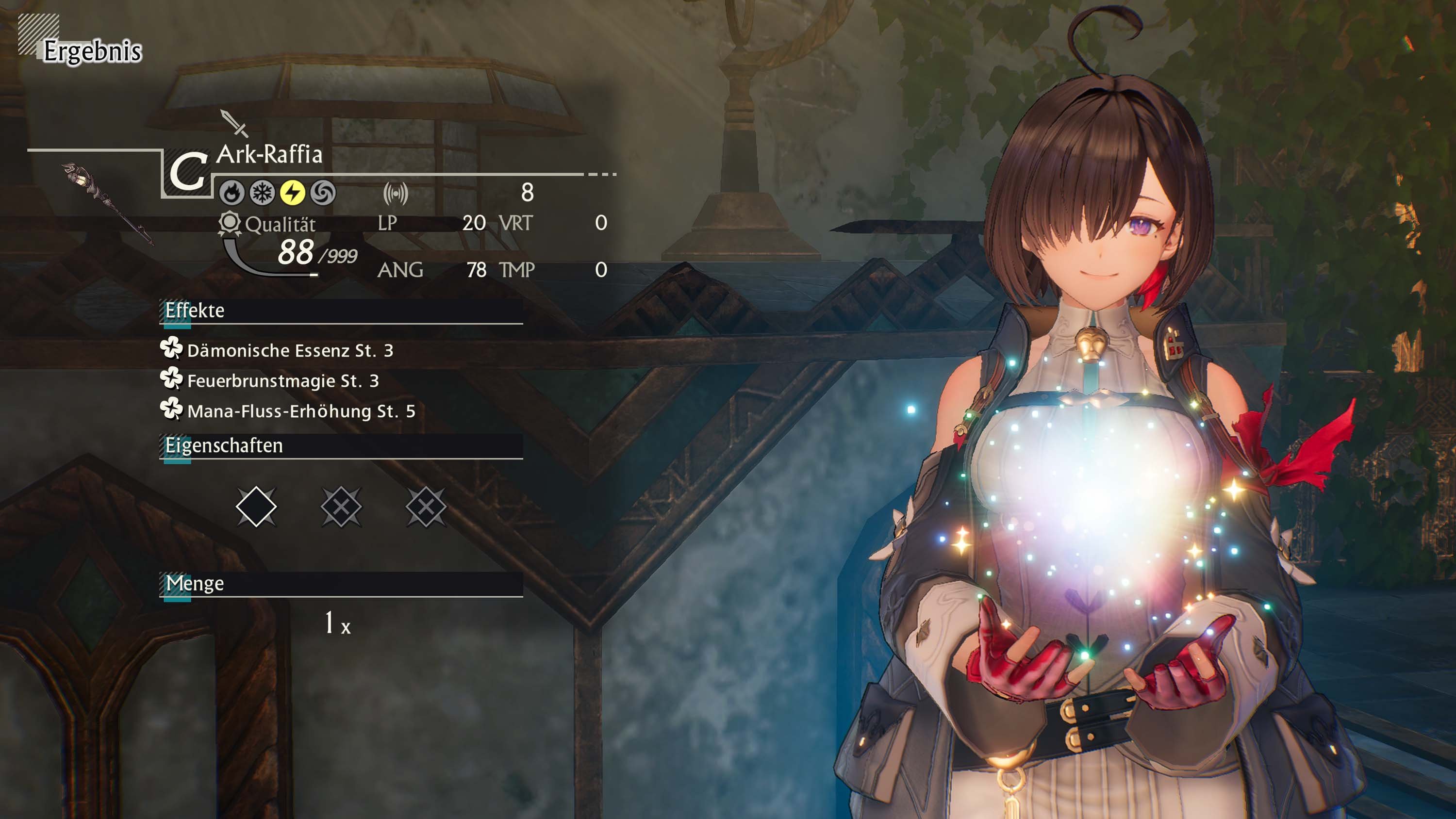Select the Dämonische Essenz St. 3 effect
Viewport: 1456px width, 819px height.
coord(289,350)
